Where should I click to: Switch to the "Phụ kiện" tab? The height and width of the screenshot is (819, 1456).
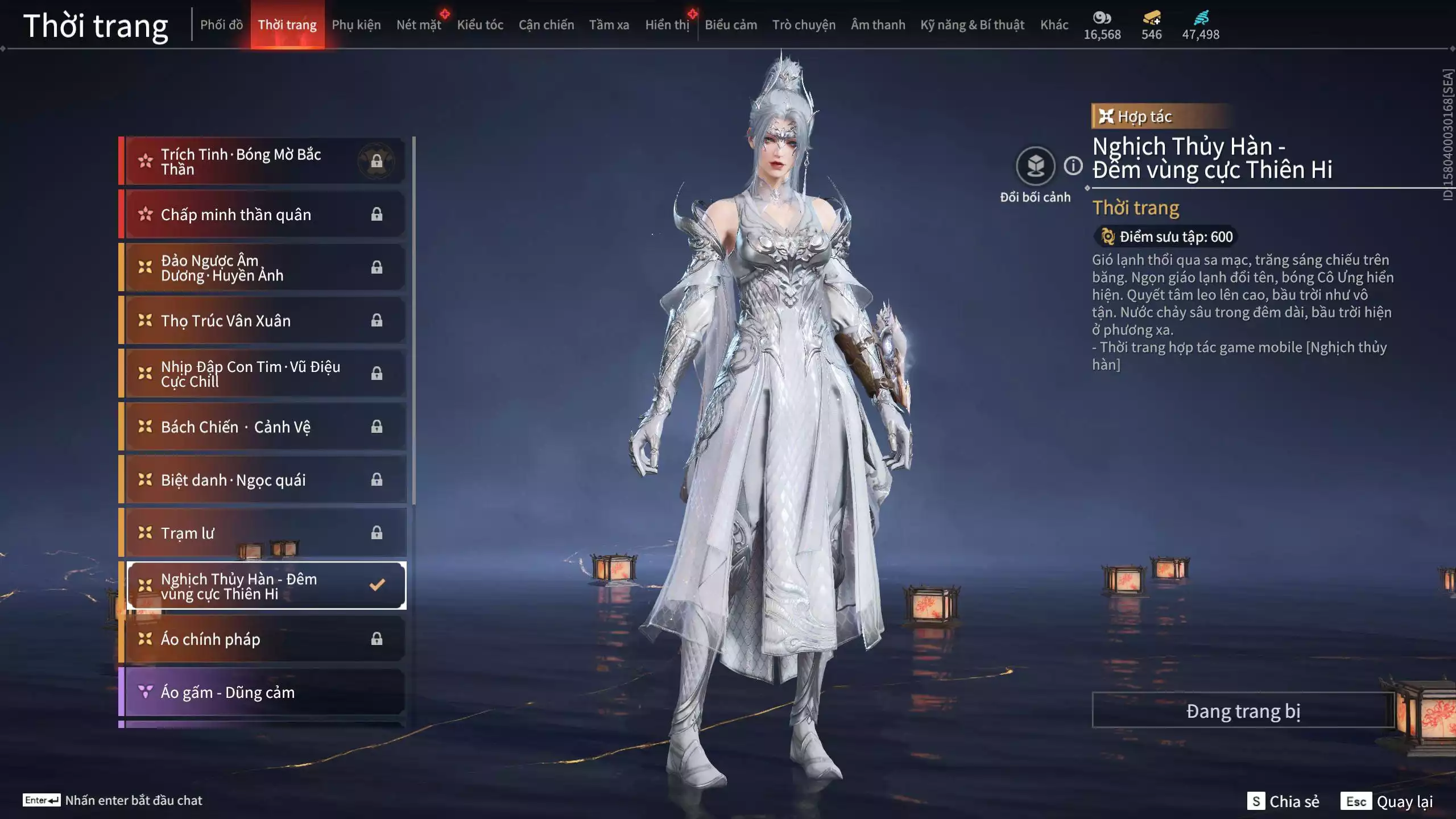coord(357,24)
